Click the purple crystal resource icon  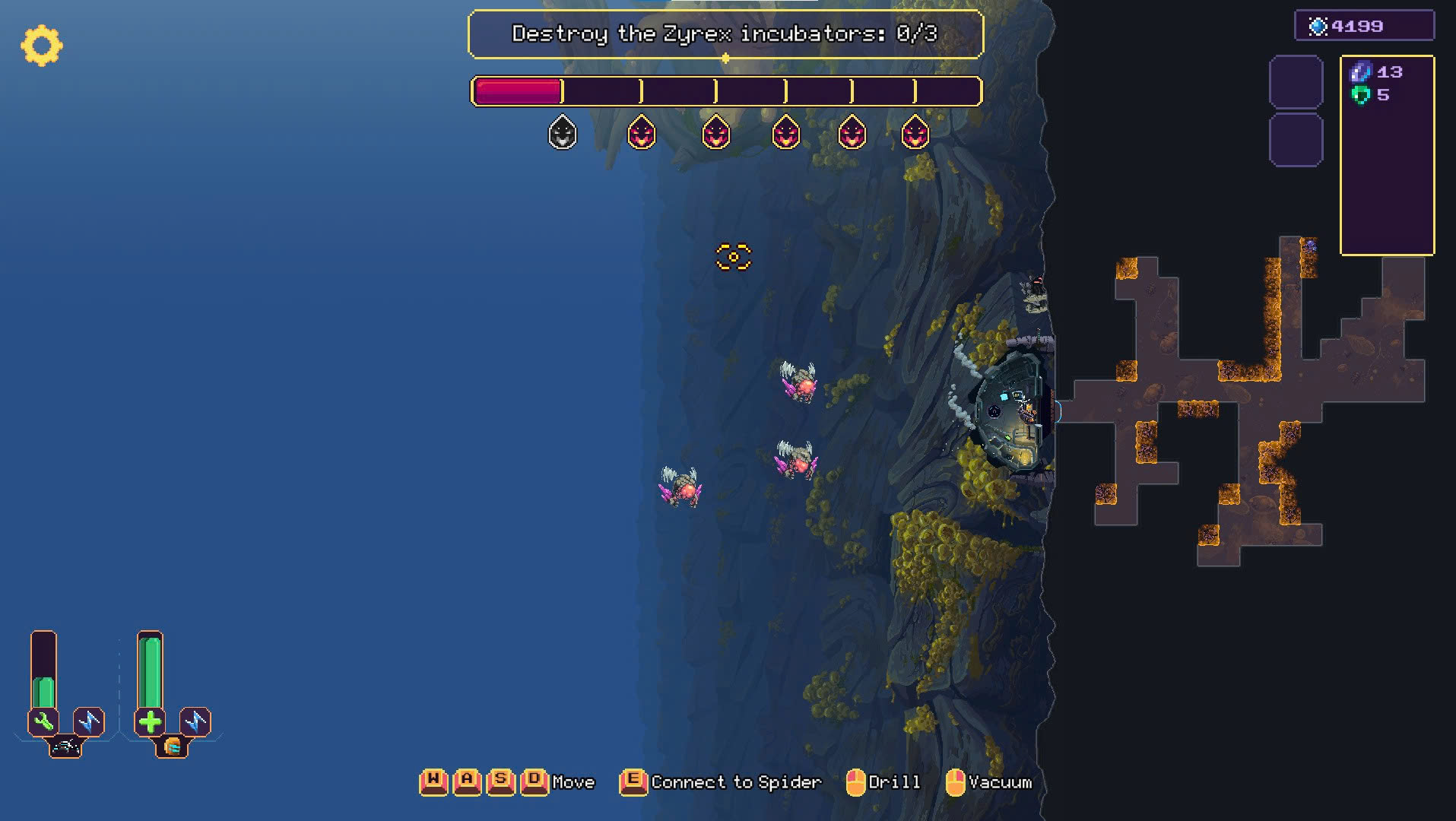point(1359,72)
